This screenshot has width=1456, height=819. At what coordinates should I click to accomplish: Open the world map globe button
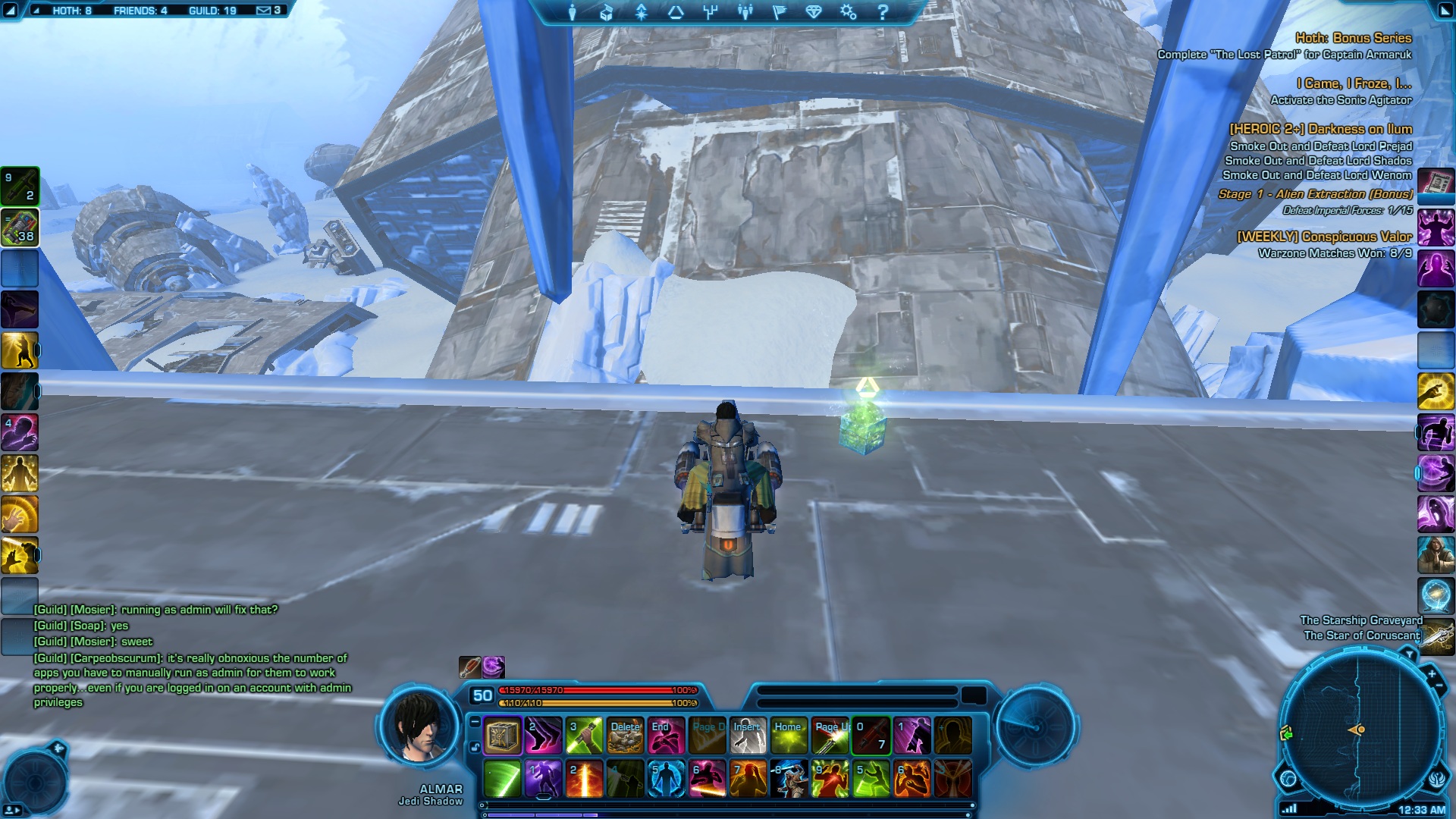(1288, 779)
